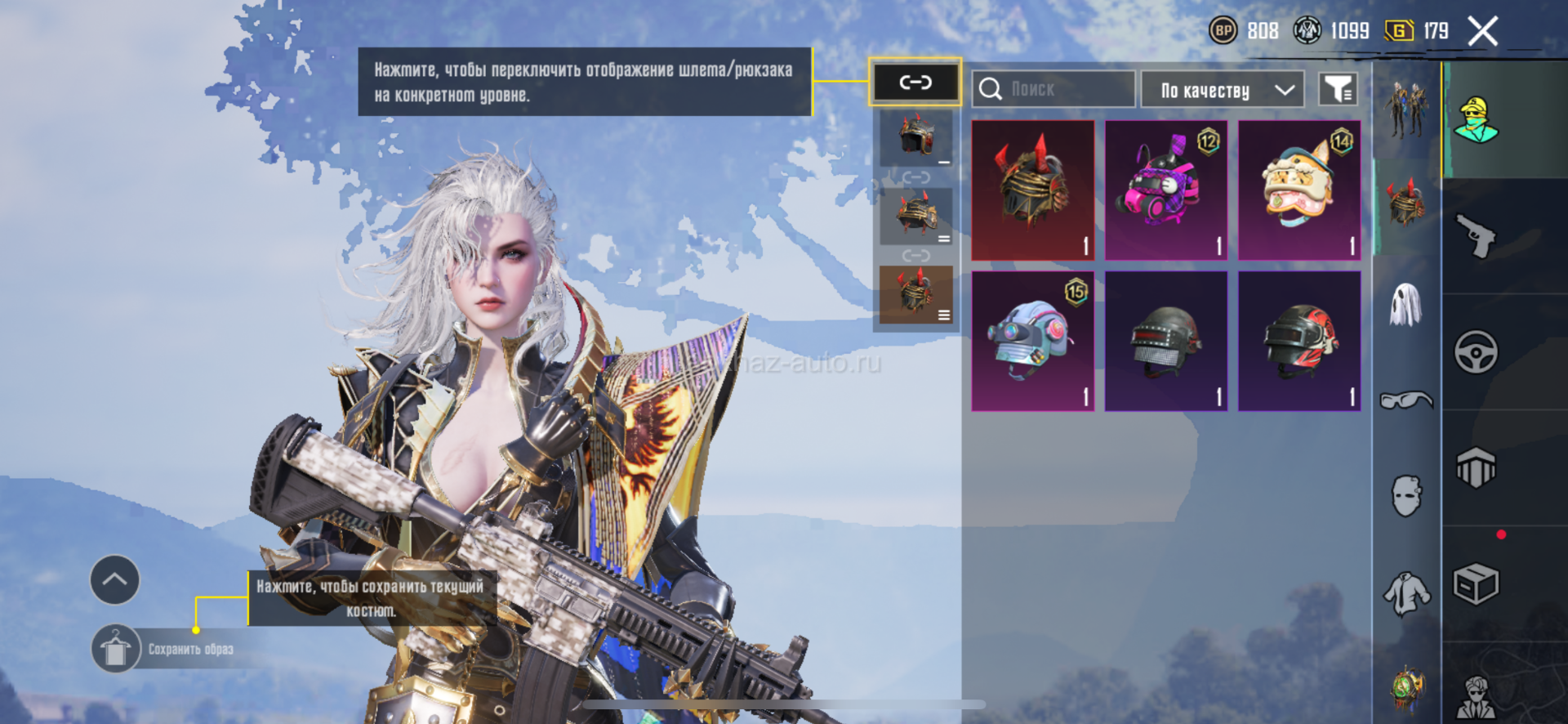
Task: Switch to the face mask category
Action: pos(1405,495)
